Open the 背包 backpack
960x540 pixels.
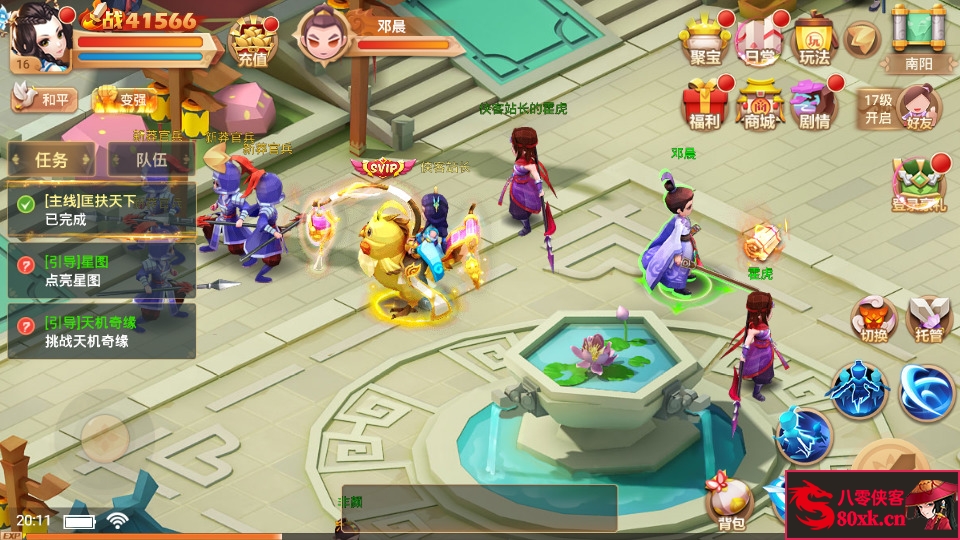click(x=730, y=503)
